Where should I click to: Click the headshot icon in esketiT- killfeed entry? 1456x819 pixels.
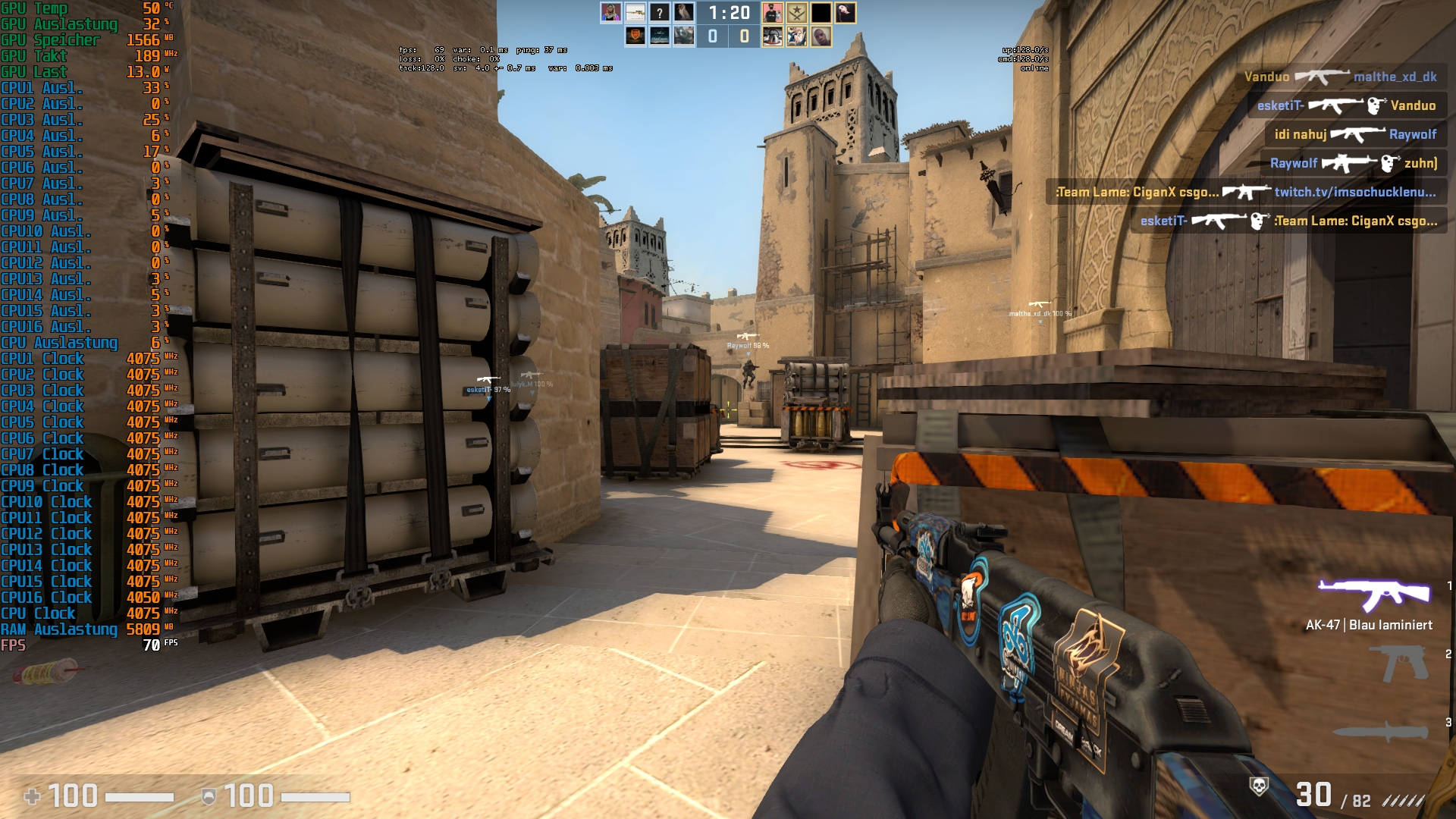1376,105
